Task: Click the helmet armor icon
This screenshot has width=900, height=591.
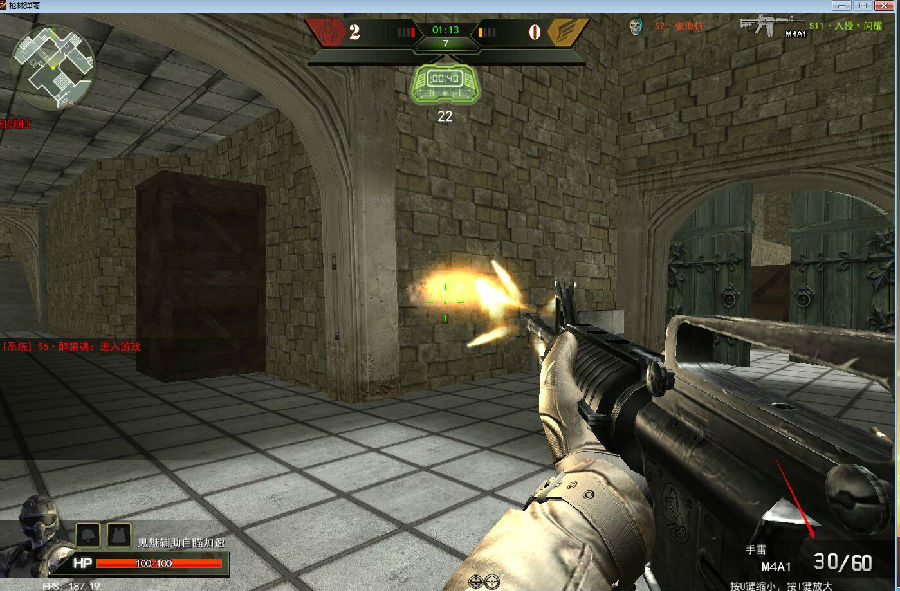Action: [x=87, y=535]
